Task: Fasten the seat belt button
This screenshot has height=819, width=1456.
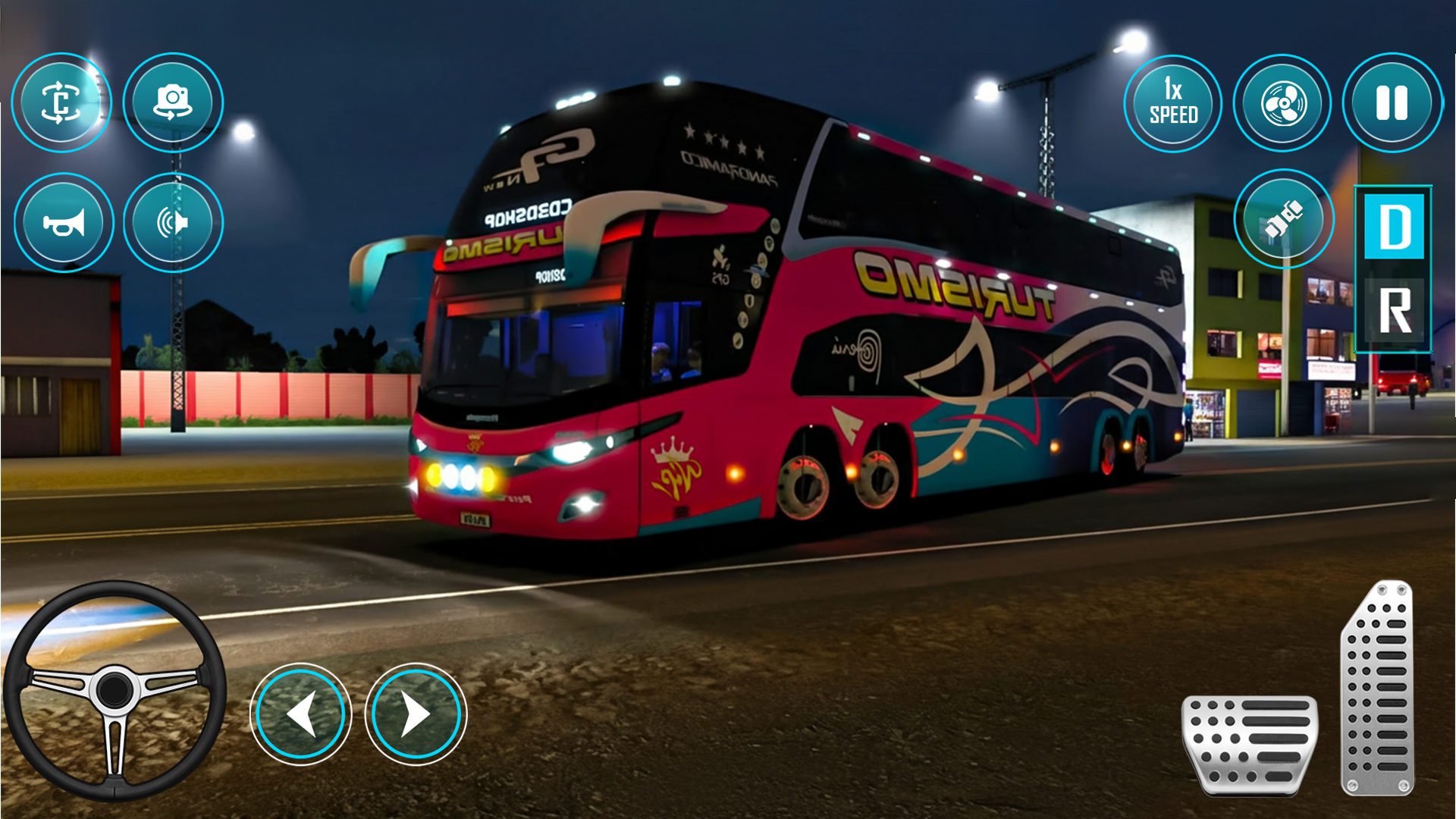Action: (1283, 219)
